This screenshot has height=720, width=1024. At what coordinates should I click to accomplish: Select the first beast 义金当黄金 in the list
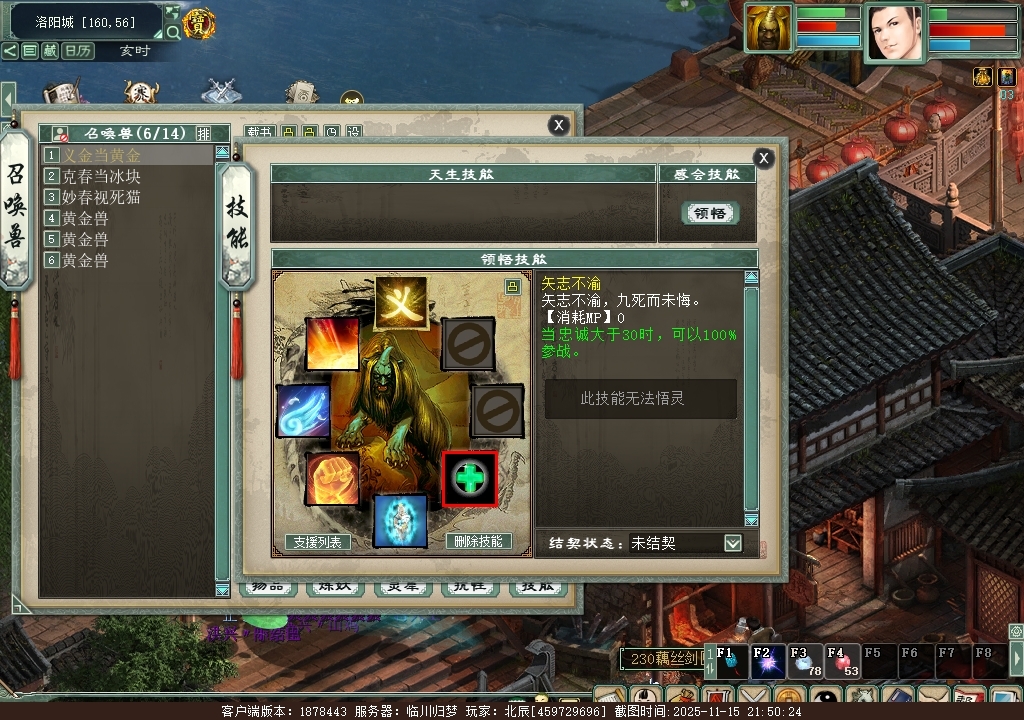102,155
